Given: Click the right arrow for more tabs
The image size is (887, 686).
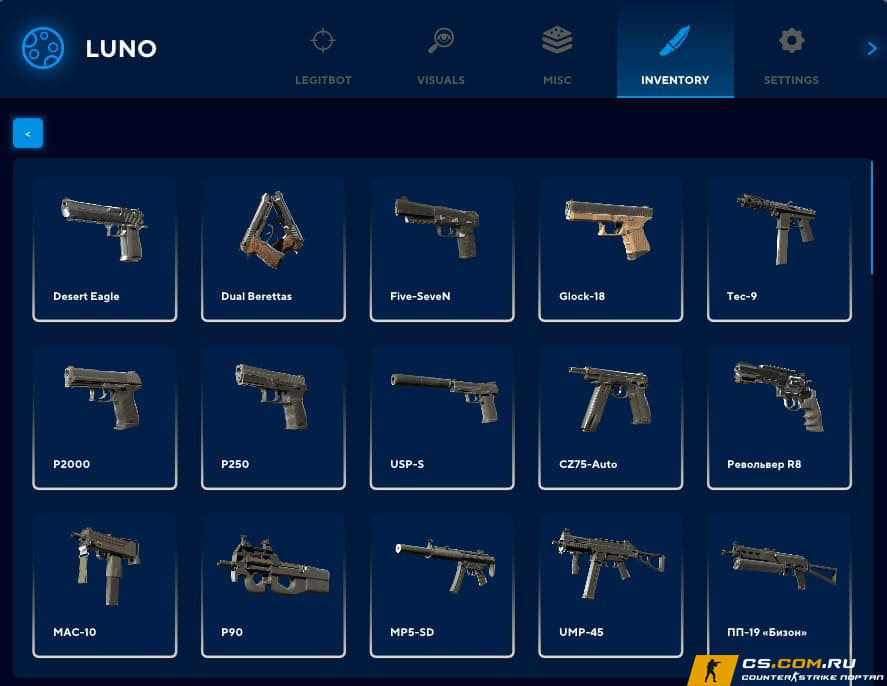Looking at the screenshot, I should 871,48.
